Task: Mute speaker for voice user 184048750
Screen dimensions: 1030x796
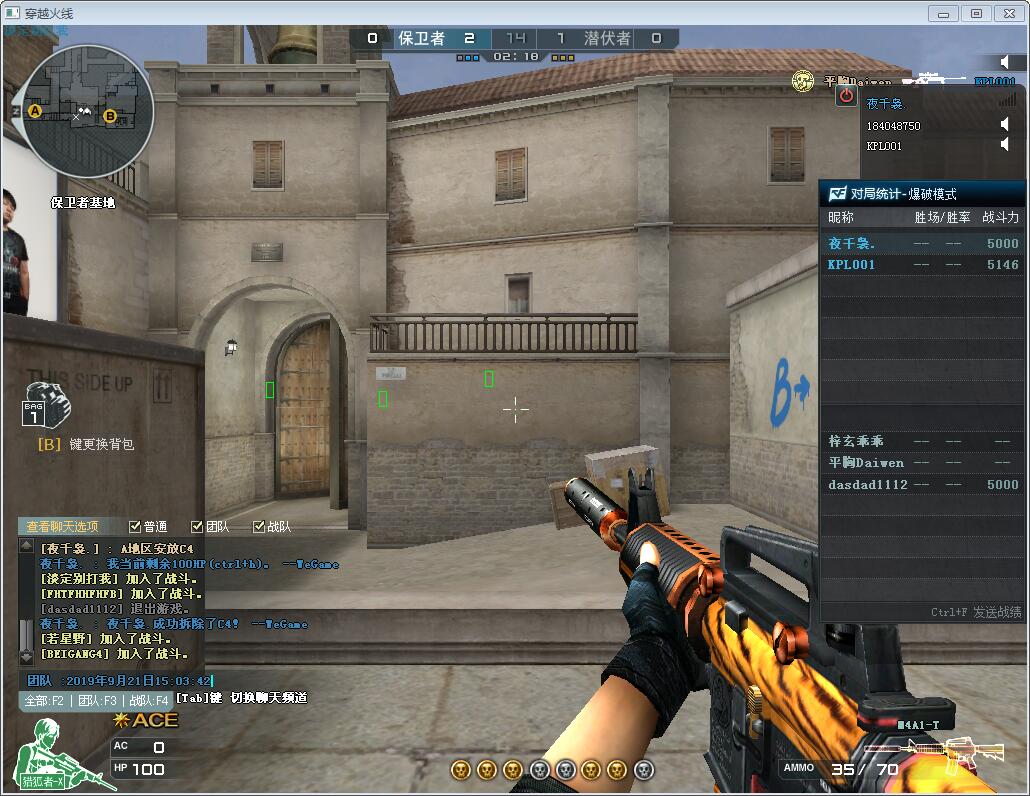Action: (x=1005, y=124)
